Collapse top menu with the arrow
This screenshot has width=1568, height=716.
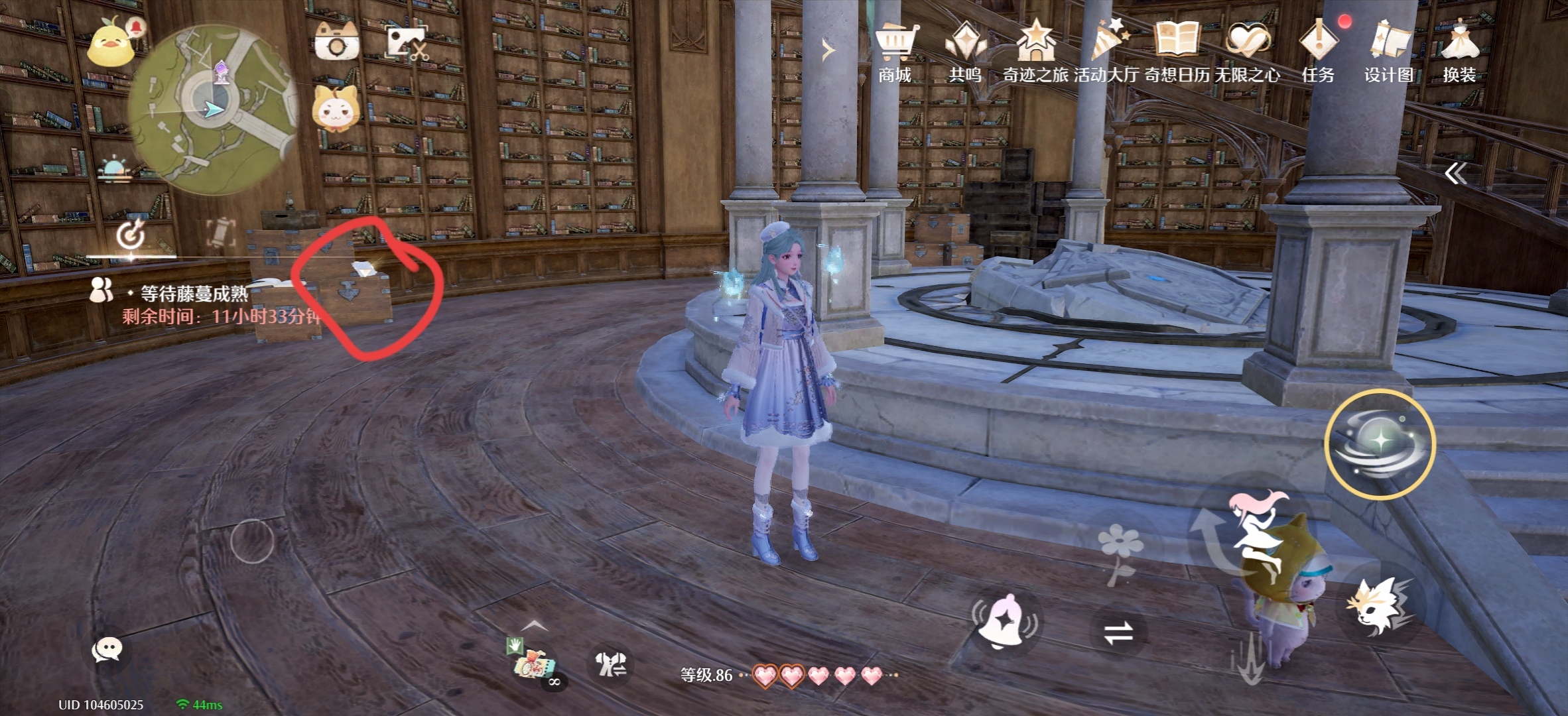coord(827,50)
